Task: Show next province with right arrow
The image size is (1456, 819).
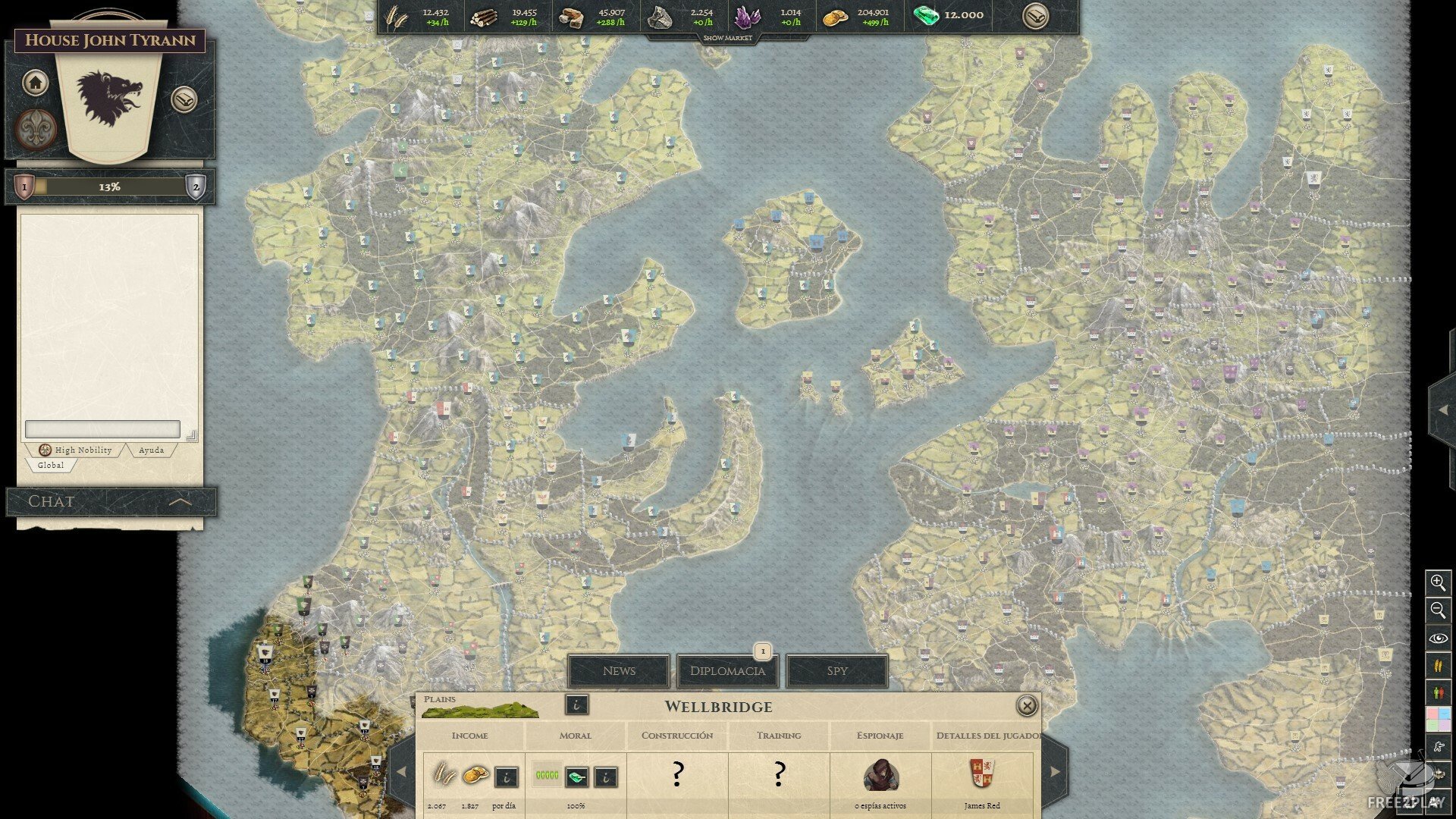Action: pos(1055,772)
